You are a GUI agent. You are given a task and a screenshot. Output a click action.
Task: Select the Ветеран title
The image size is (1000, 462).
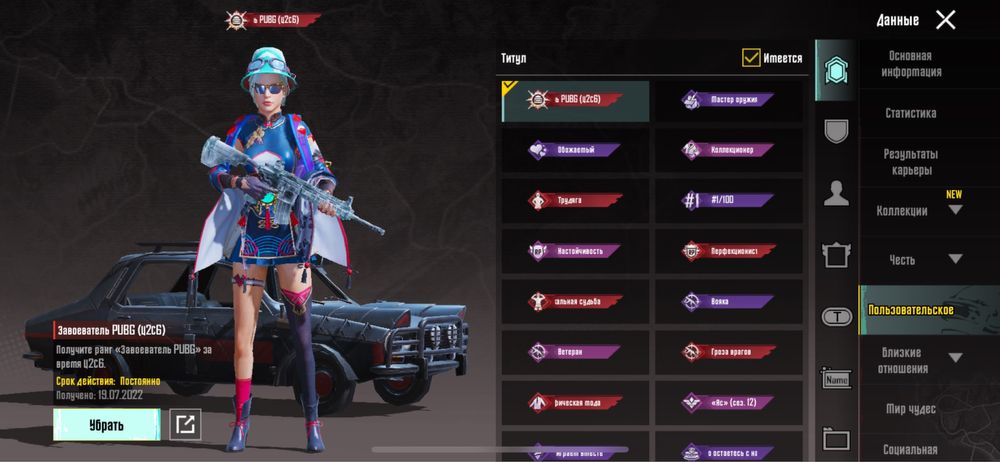pos(575,352)
